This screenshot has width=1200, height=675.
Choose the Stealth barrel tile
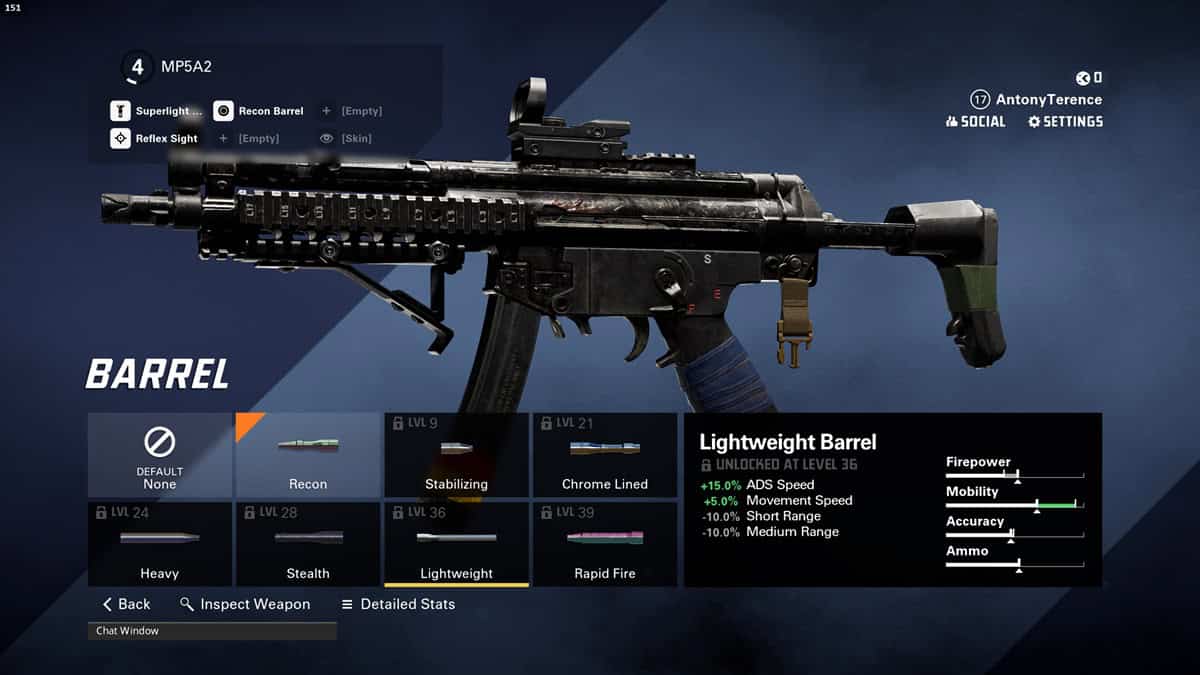pyautogui.click(x=308, y=544)
